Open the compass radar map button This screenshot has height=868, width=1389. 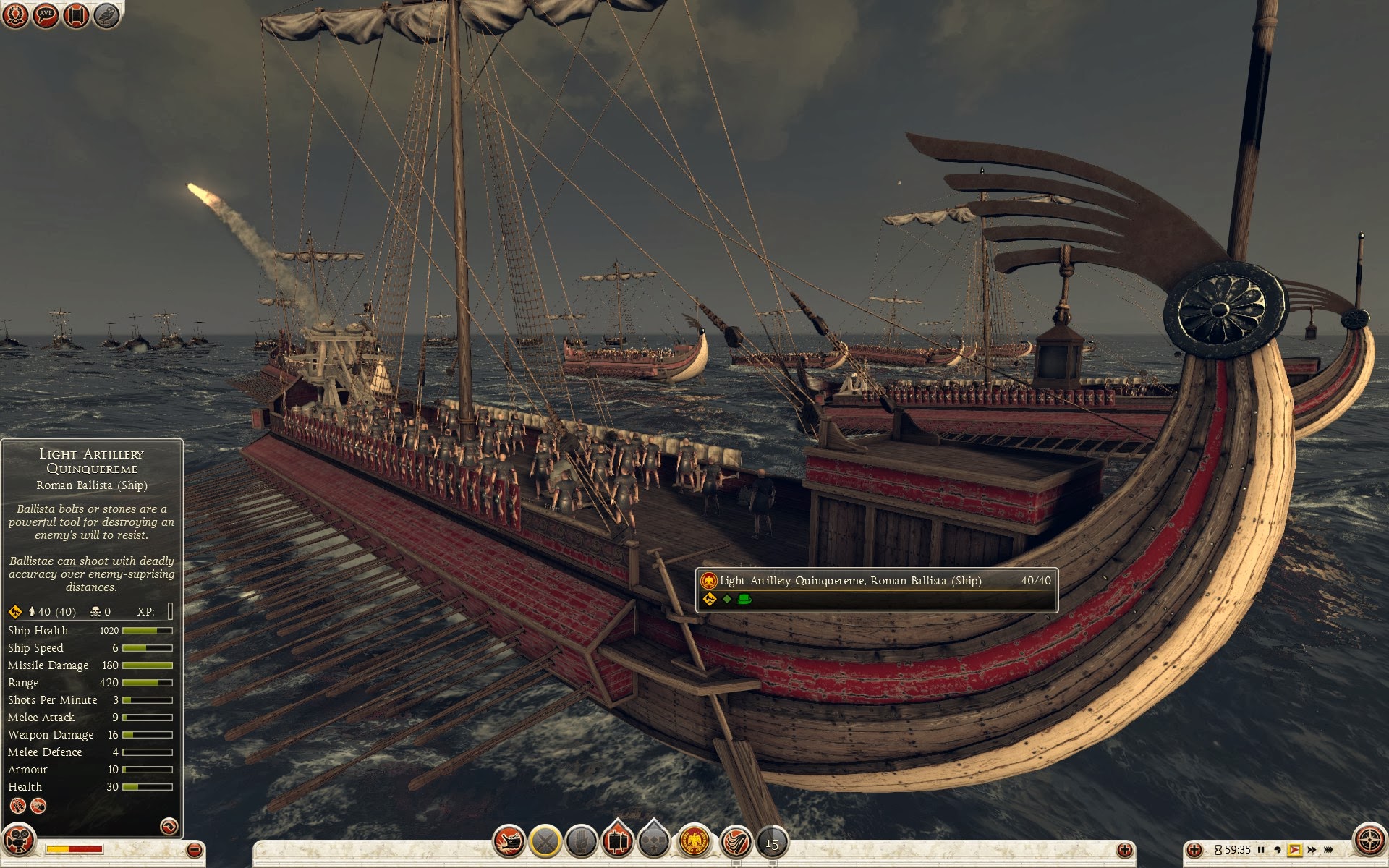[x=1368, y=841]
